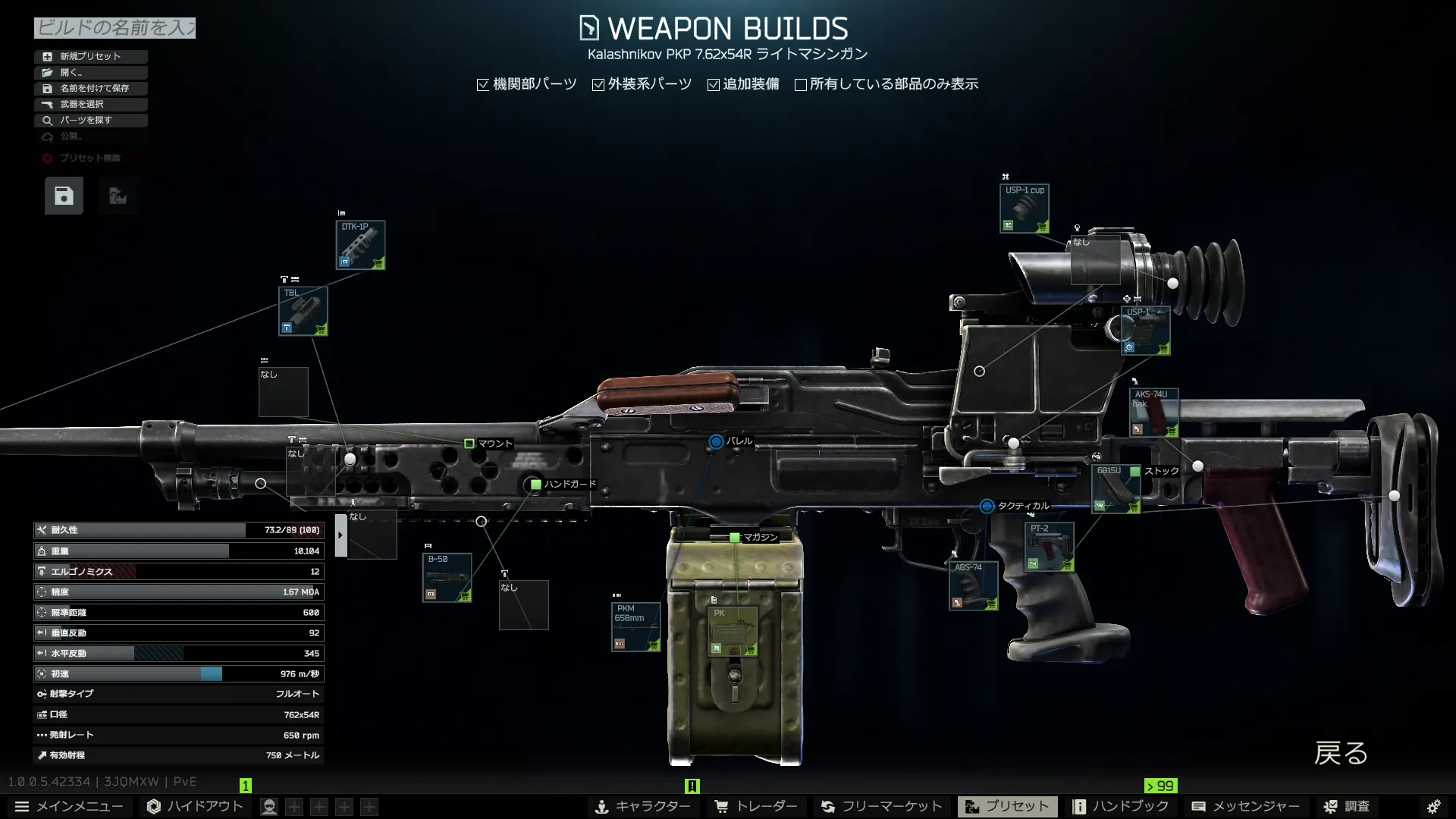This screenshot has width=1456, height=819.
Task: Click the build name input field
Action: (x=115, y=28)
